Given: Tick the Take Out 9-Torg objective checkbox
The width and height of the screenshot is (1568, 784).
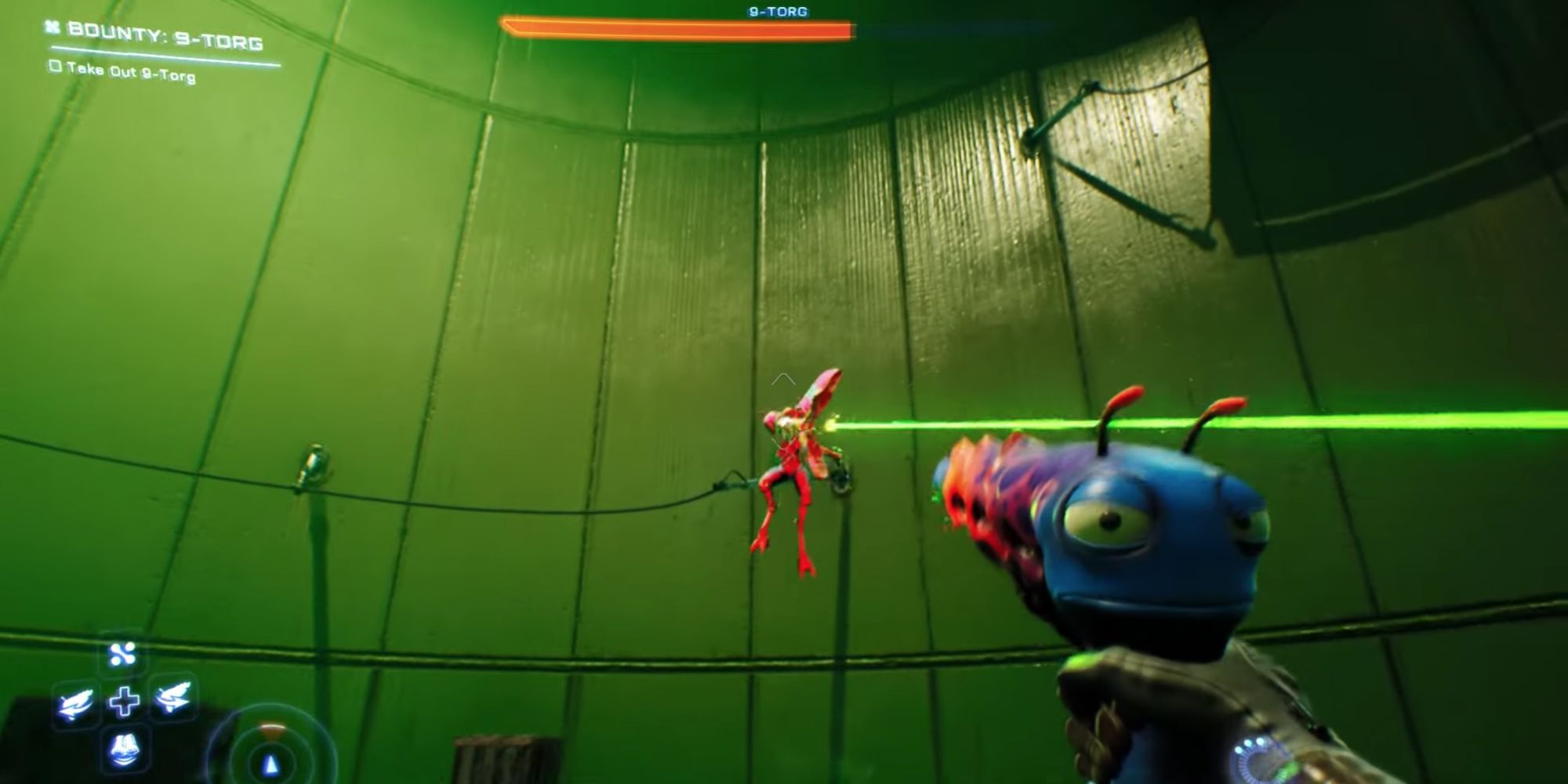Looking at the screenshot, I should tap(55, 67).
